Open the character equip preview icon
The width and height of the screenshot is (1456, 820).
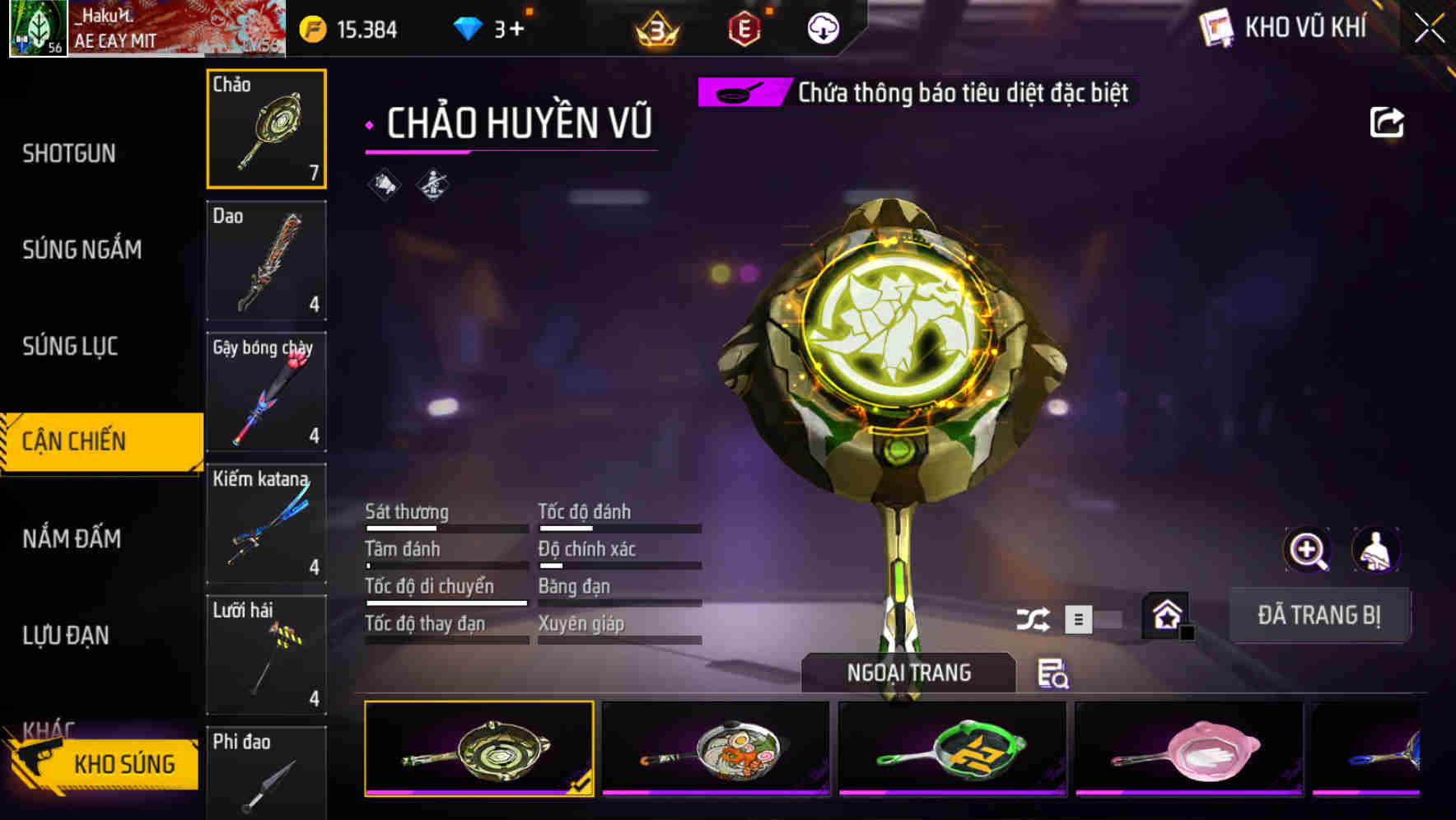tap(1377, 549)
